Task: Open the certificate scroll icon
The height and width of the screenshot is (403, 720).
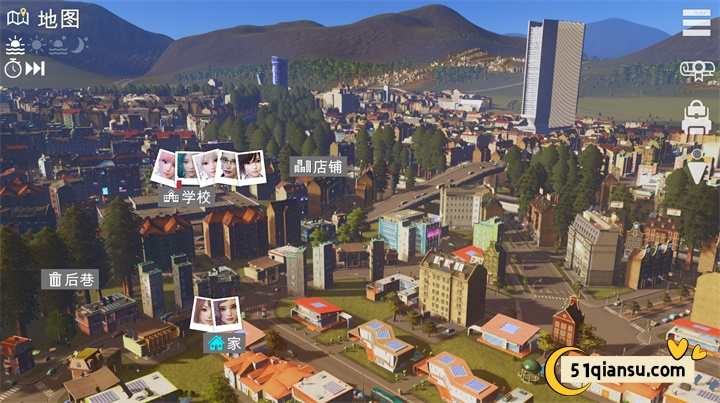Action: 696,70
